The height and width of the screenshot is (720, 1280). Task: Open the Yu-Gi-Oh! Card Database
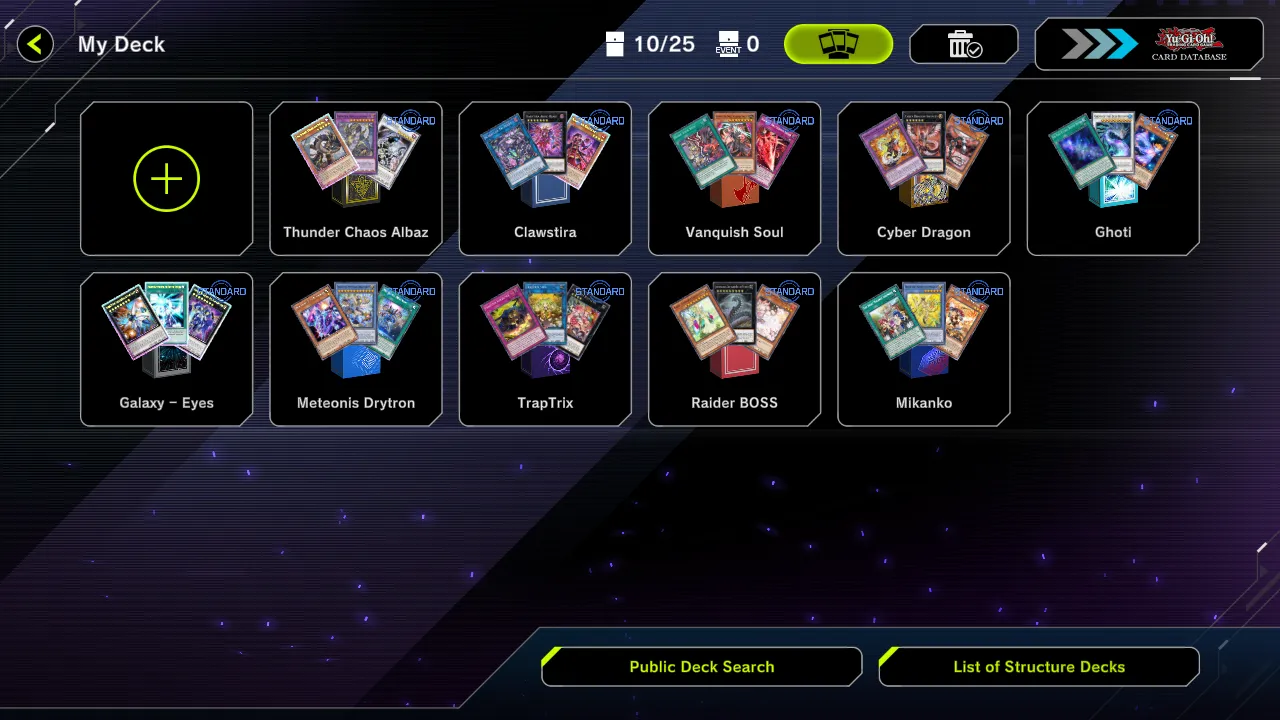(1147, 44)
